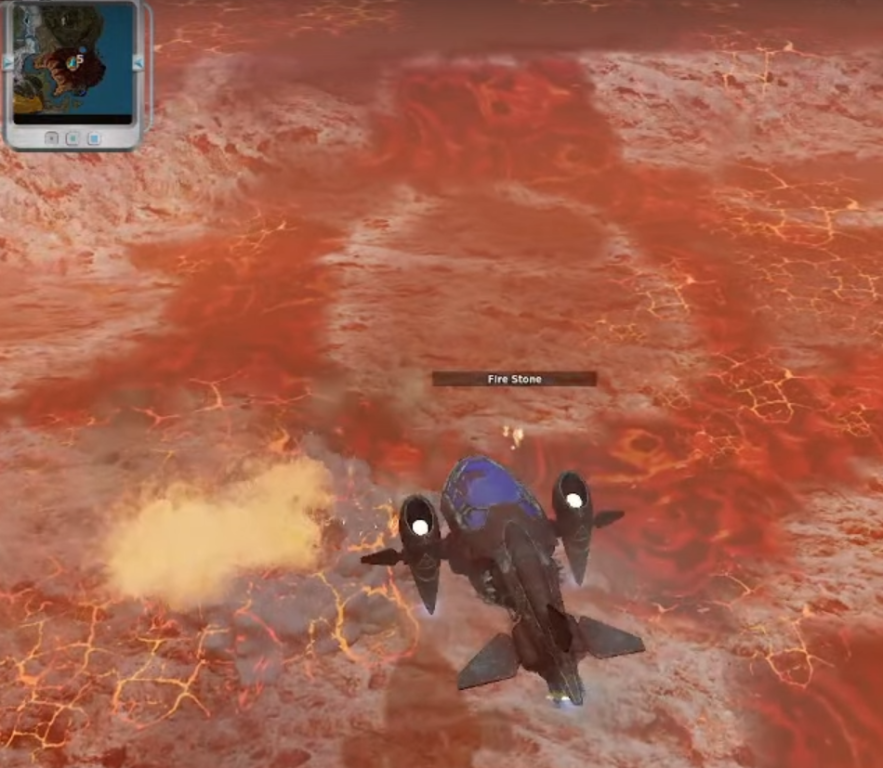The width and height of the screenshot is (883, 768).
Task: Select the teal square button under the minimap
Action: pos(72,137)
